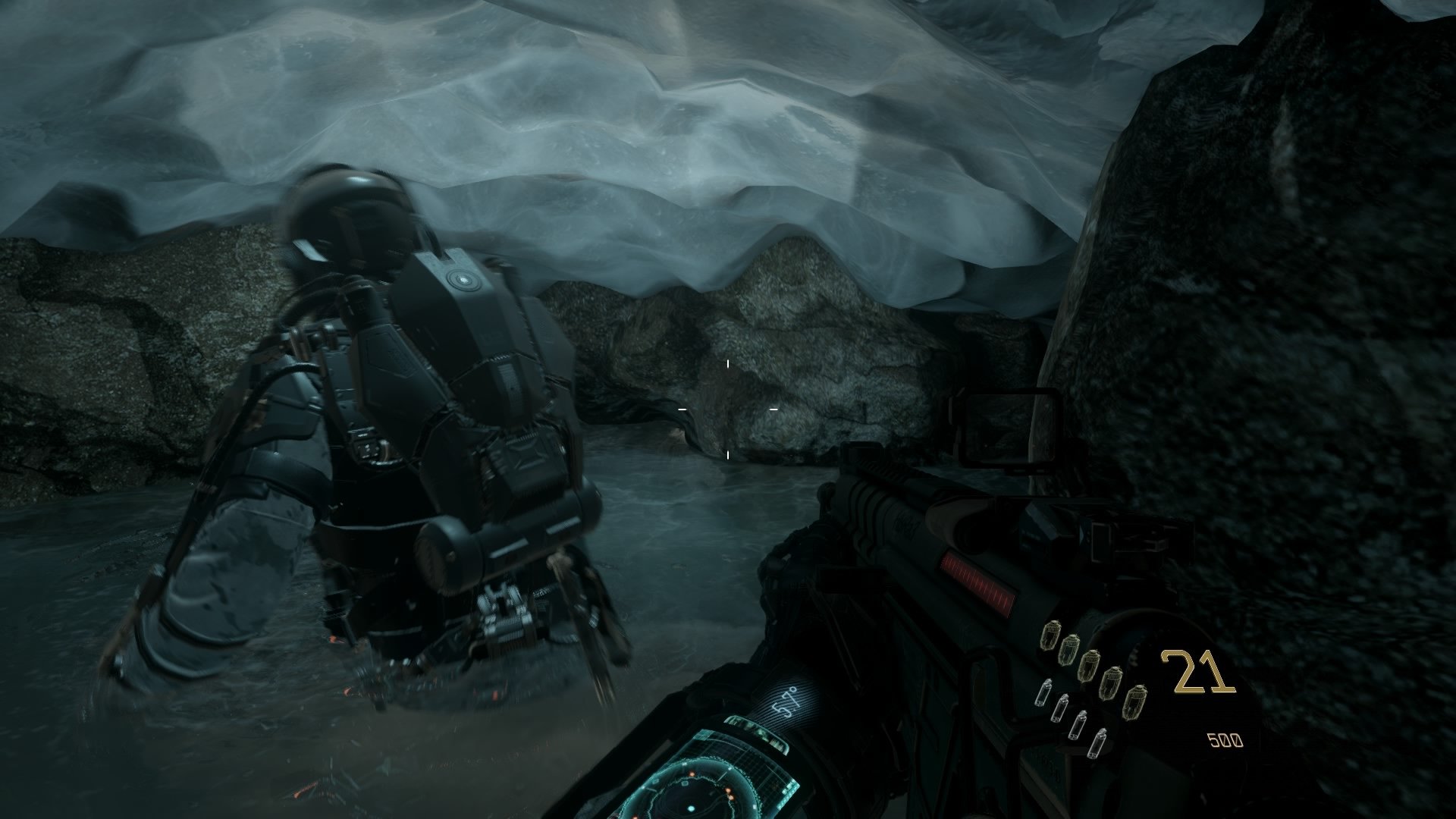
Task: Click the red ammo indicator strip on rifle
Action: pyautogui.click(x=978, y=578)
